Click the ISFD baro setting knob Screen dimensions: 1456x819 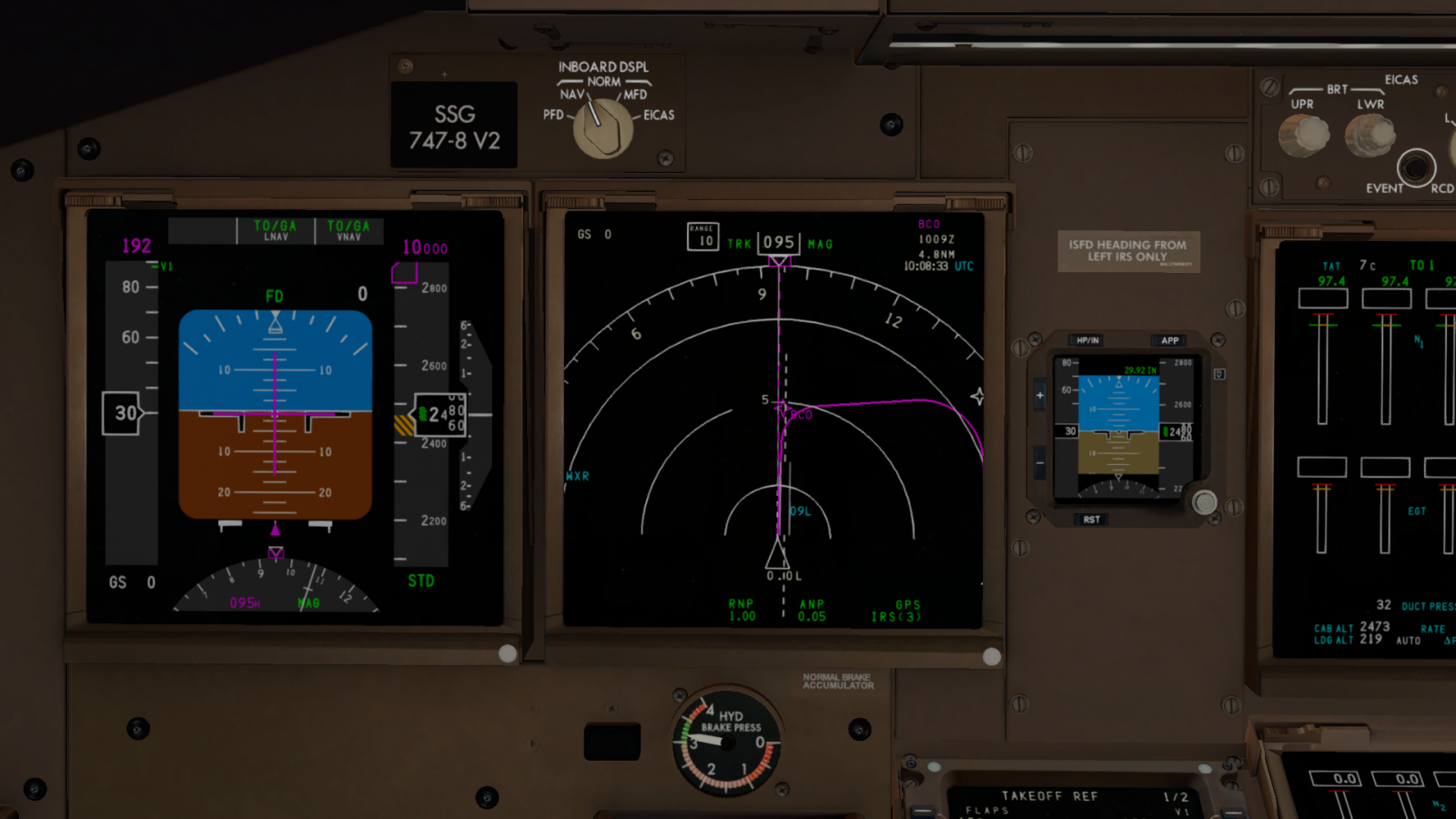1204,502
